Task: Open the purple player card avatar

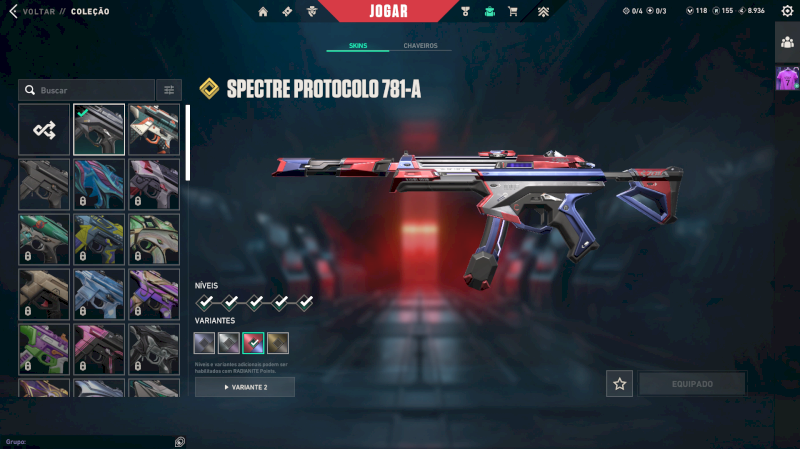Action: coord(787,78)
